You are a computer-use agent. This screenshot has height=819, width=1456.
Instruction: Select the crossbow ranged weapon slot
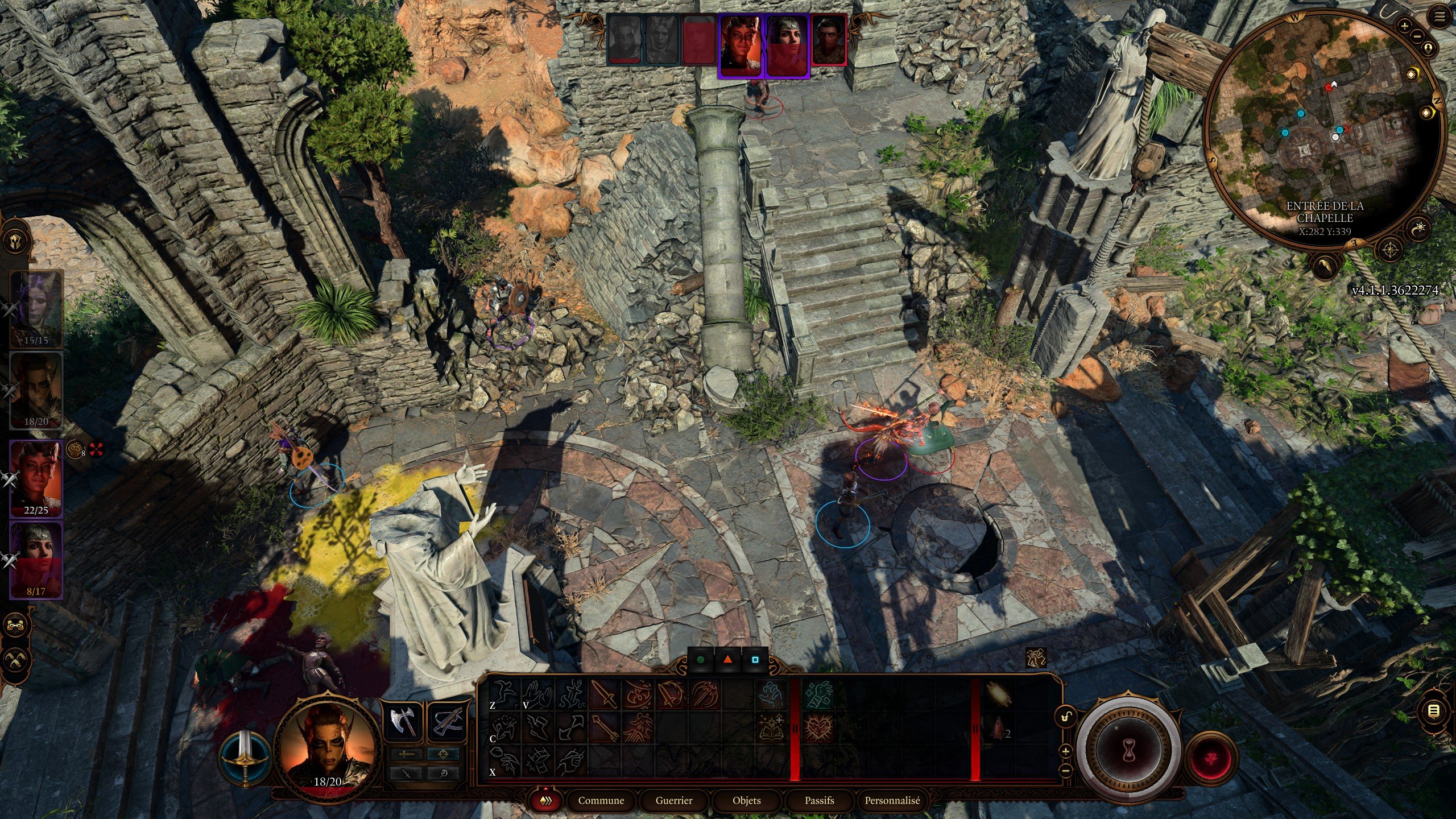446,722
